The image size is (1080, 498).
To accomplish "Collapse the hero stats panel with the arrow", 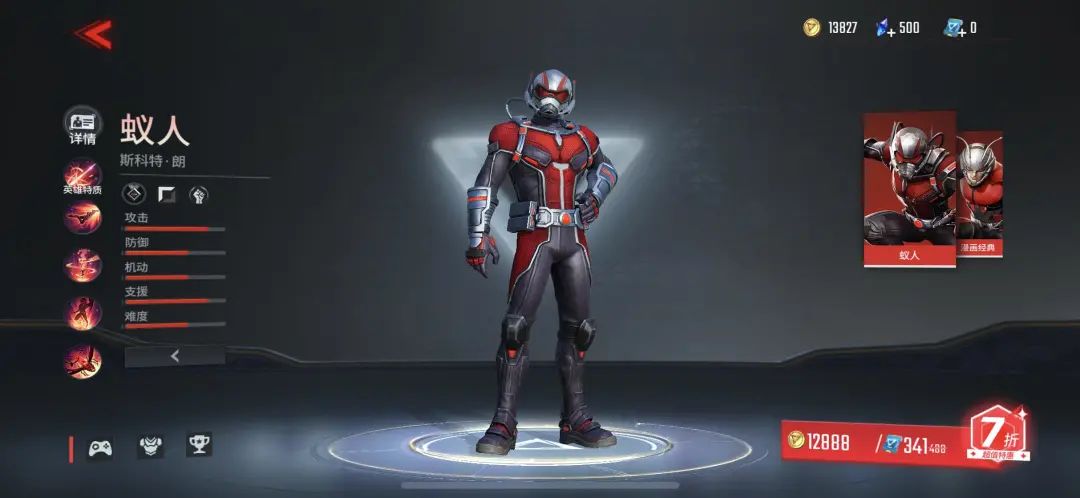I will (x=174, y=355).
